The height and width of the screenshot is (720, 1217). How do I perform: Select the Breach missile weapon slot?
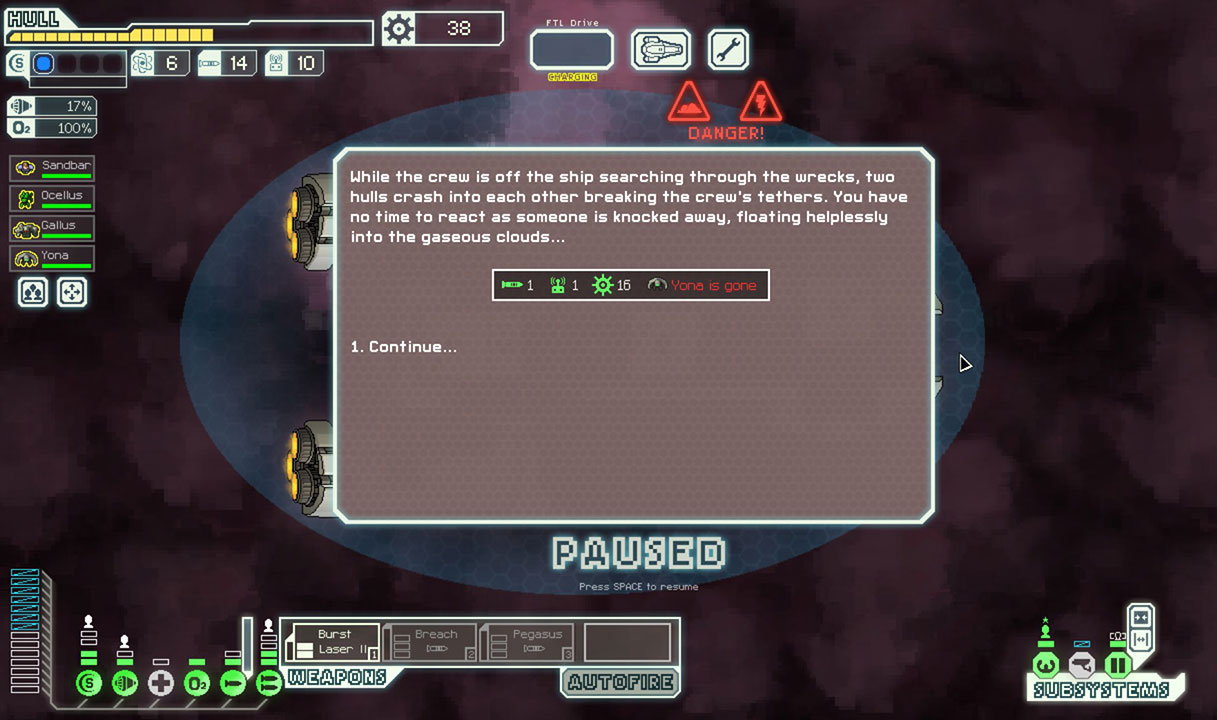click(x=431, y=642)
